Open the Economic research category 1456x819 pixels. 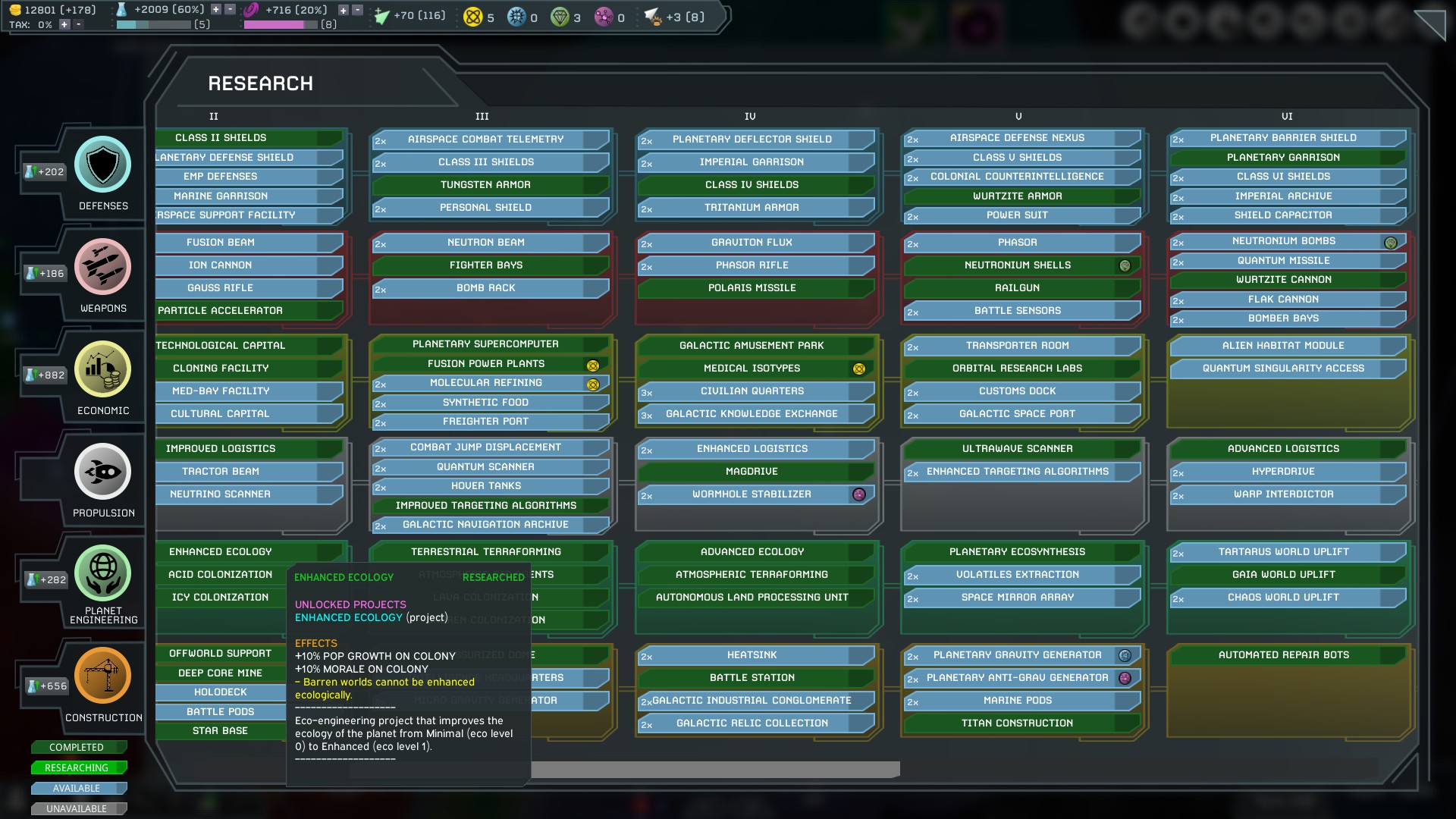pos(103,369)
